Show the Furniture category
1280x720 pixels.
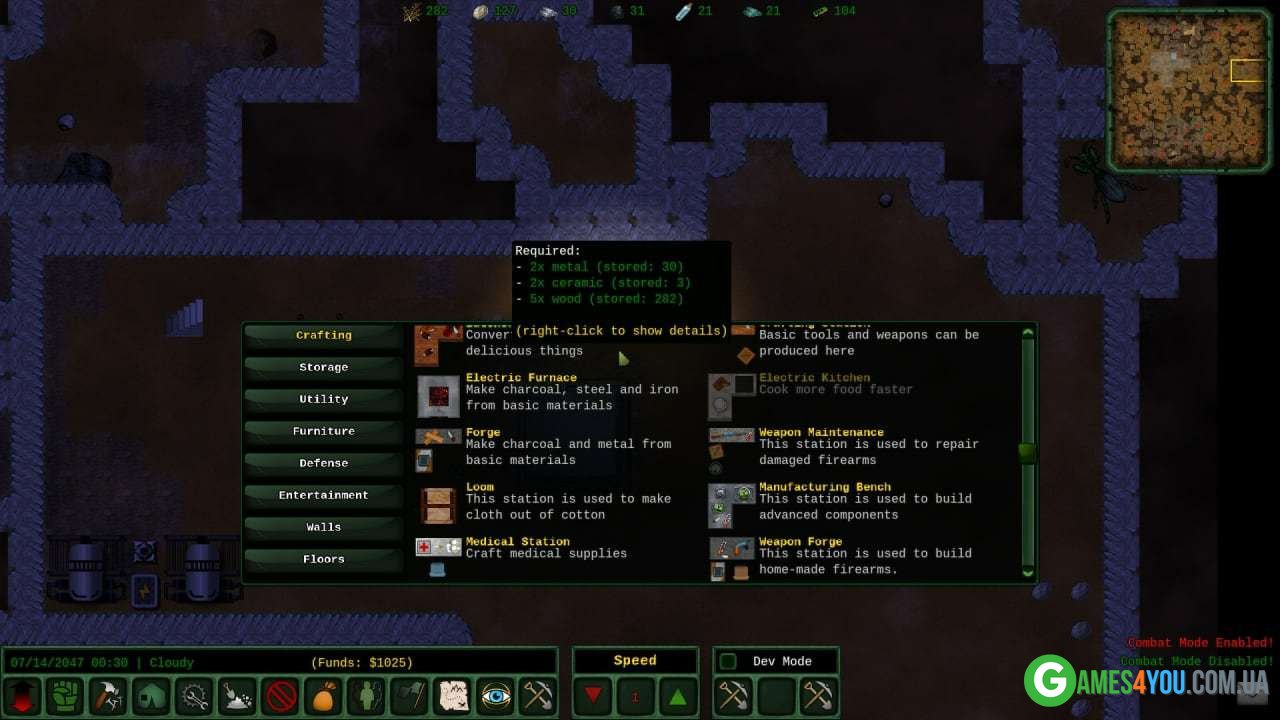323,431
